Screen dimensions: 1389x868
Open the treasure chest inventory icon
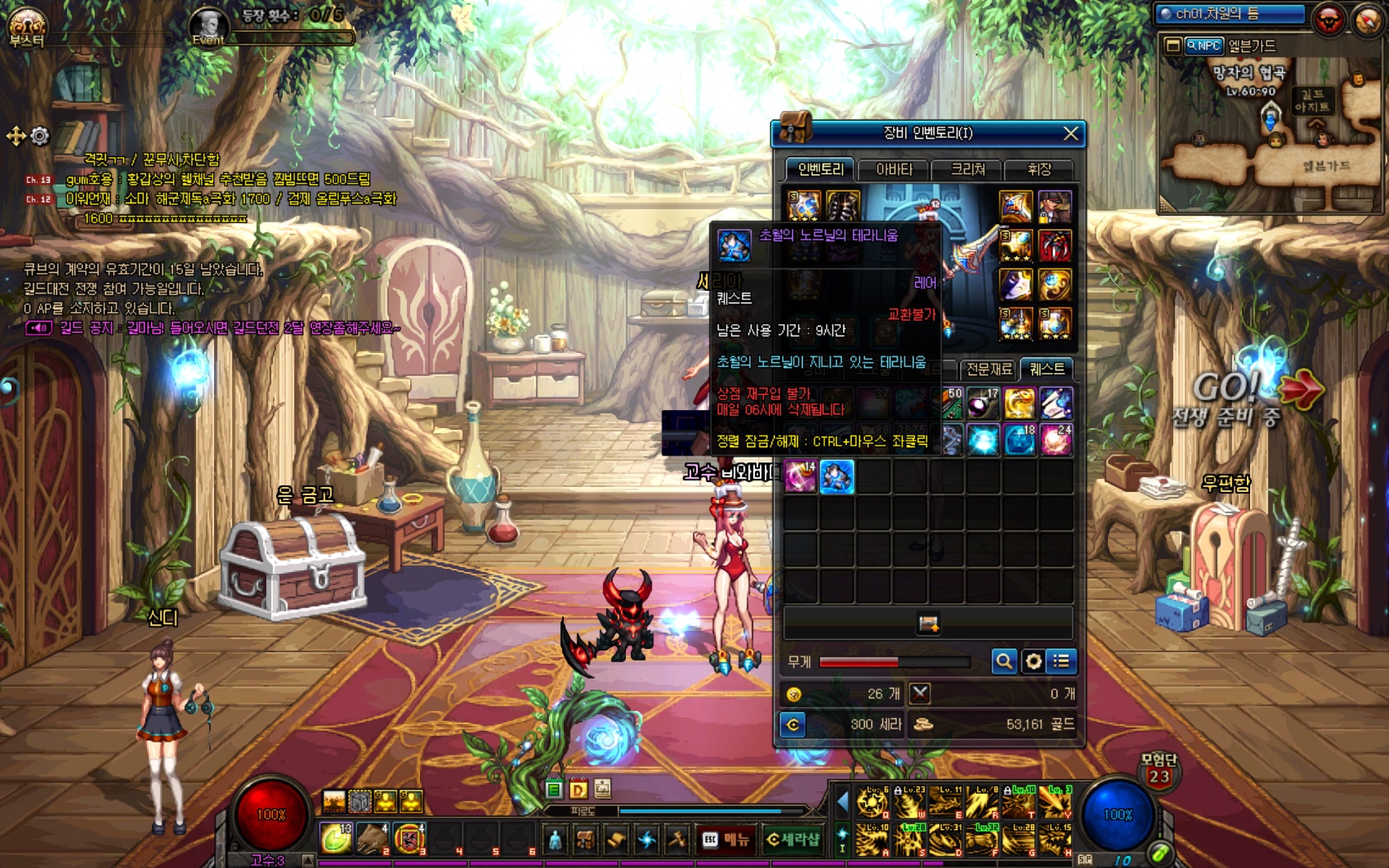click(x=585, y=840)
